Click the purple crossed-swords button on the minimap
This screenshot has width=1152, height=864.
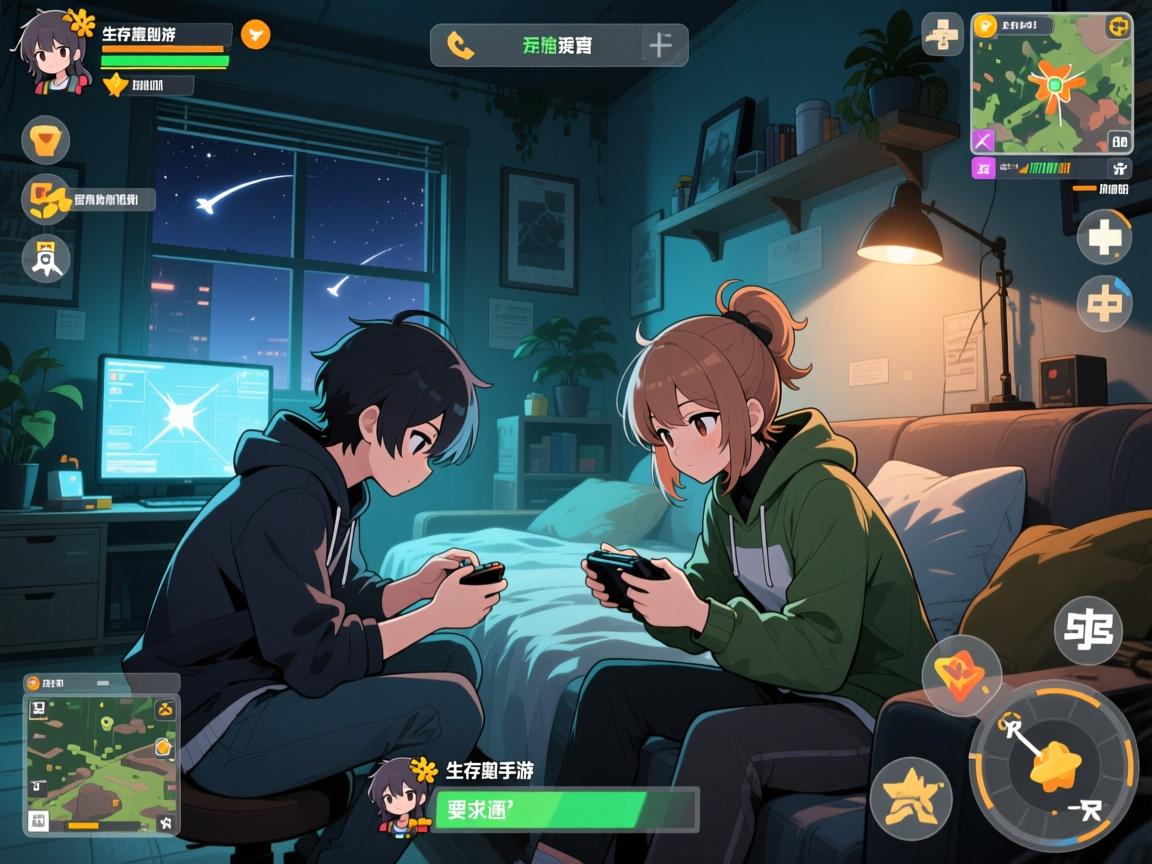[984, 141]
